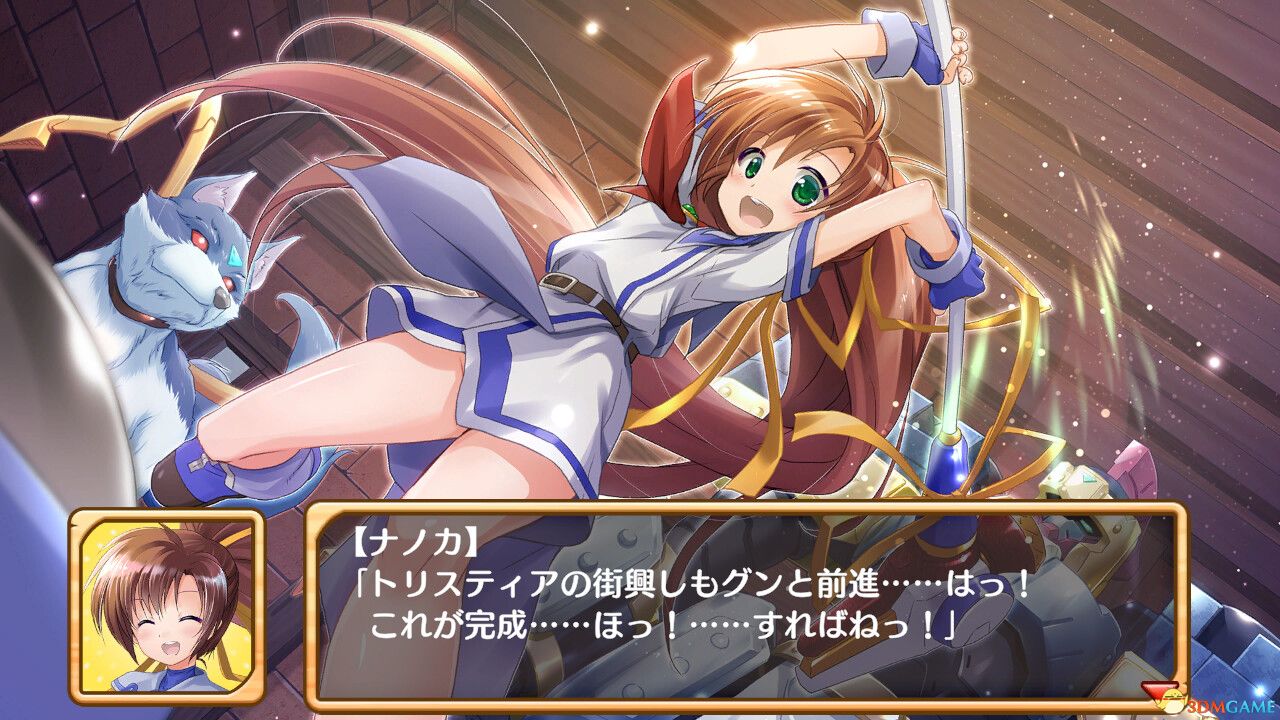The image size is (1280, 720).
Task: Click the 3DMGAME watermark text
Action: click(1230, 706)
